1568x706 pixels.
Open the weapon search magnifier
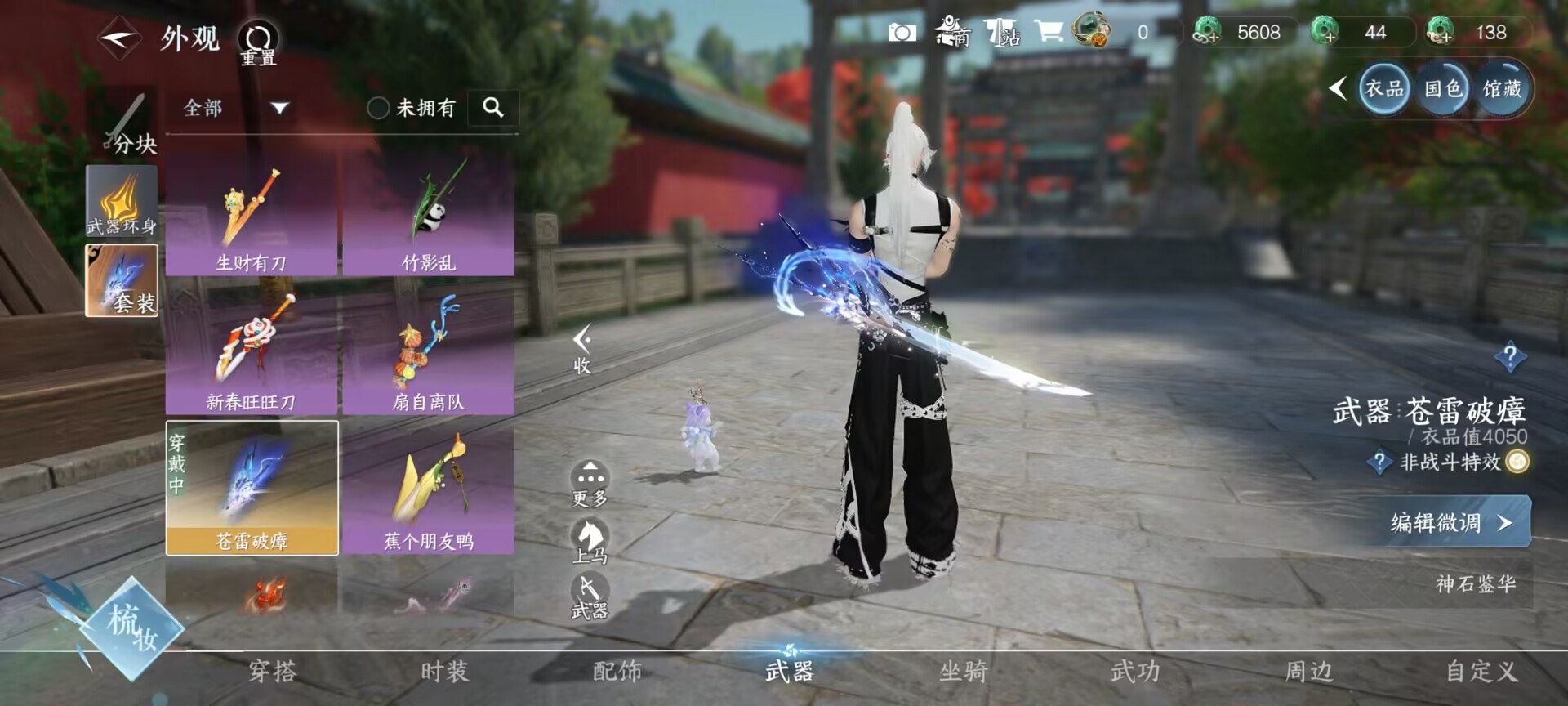click(x=492, y=107)
